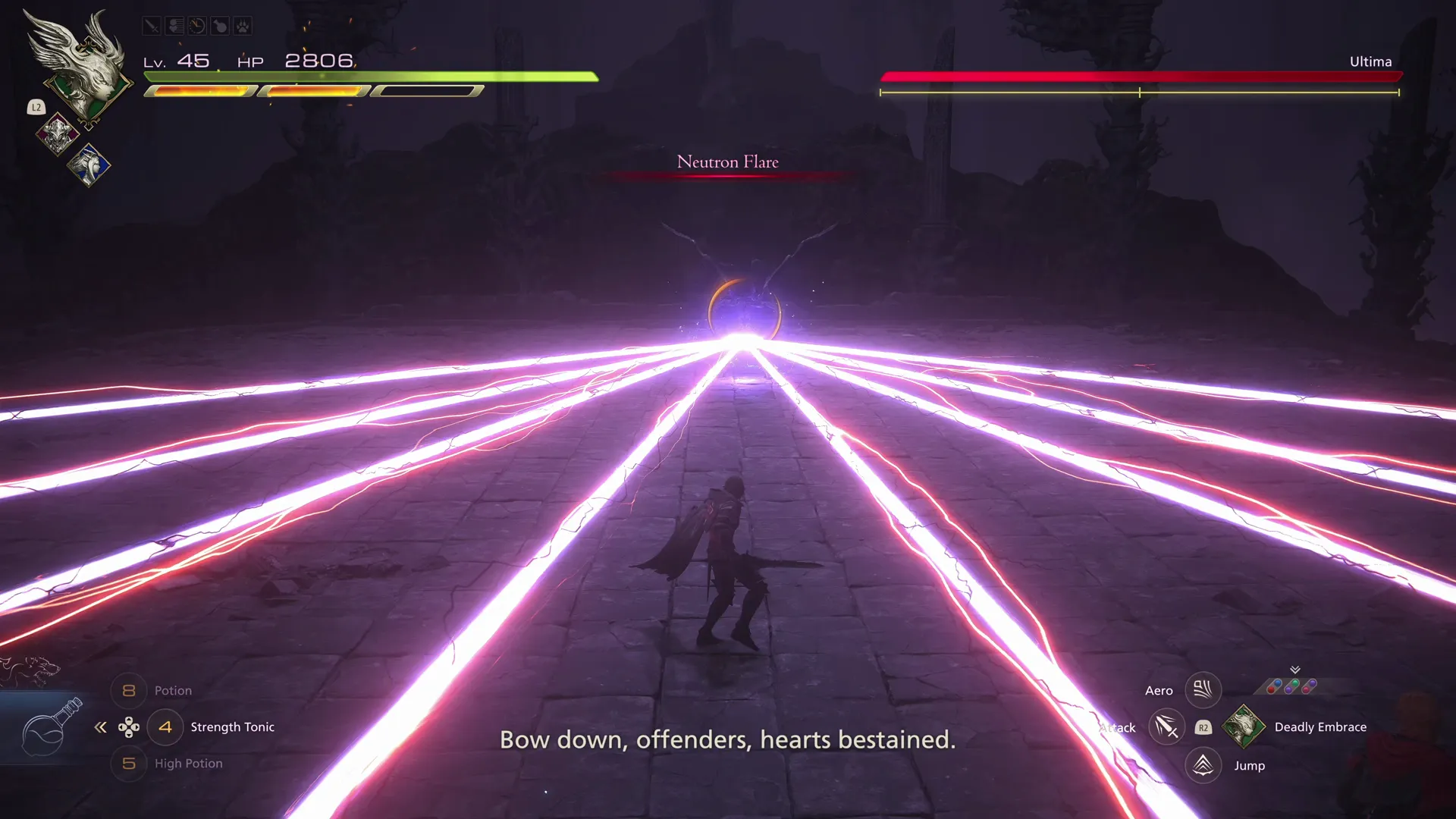
Task: Select the Aero ability icon
Action: tap(1203, 690)
